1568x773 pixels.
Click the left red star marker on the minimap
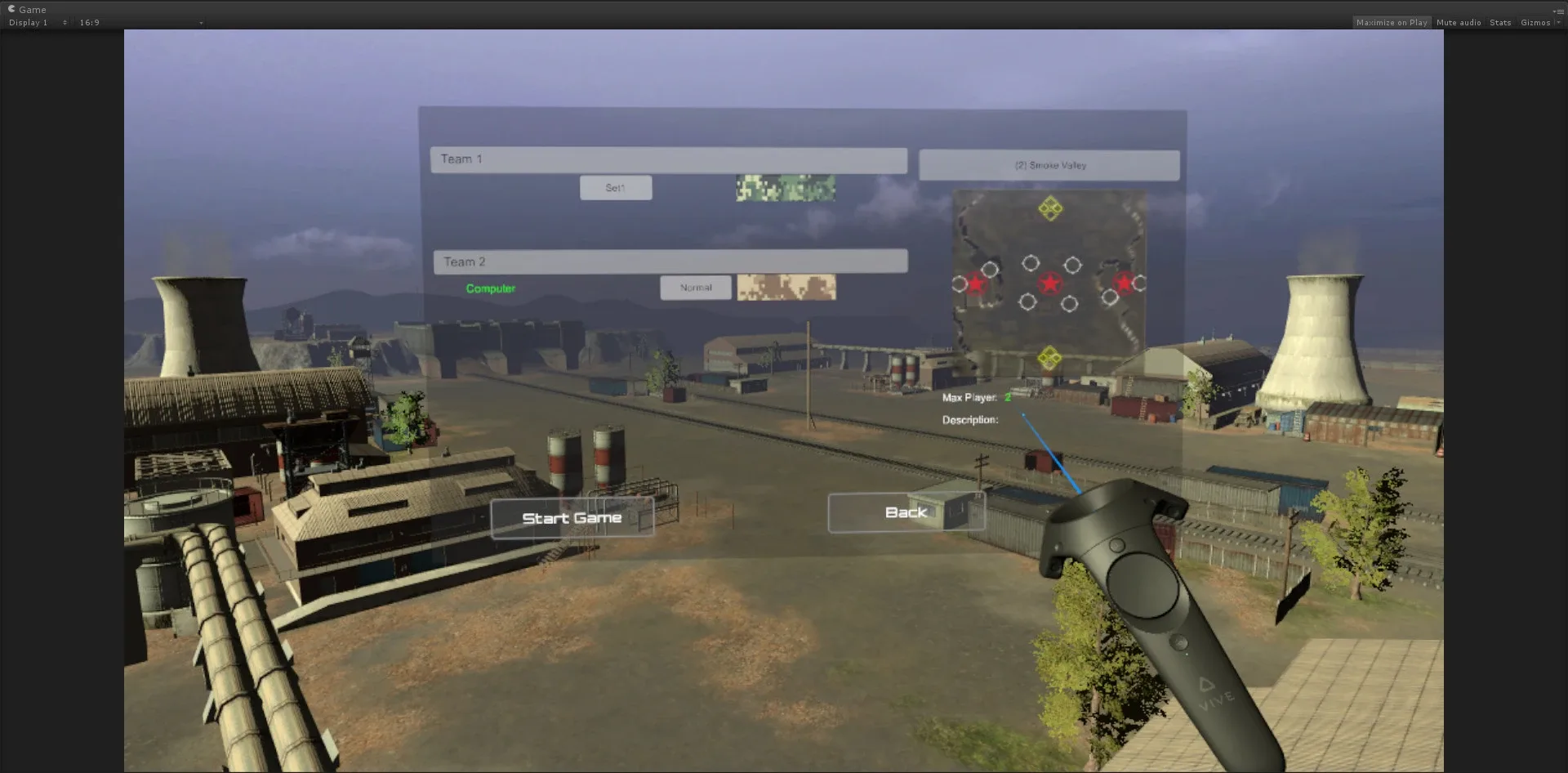[977, 284]
